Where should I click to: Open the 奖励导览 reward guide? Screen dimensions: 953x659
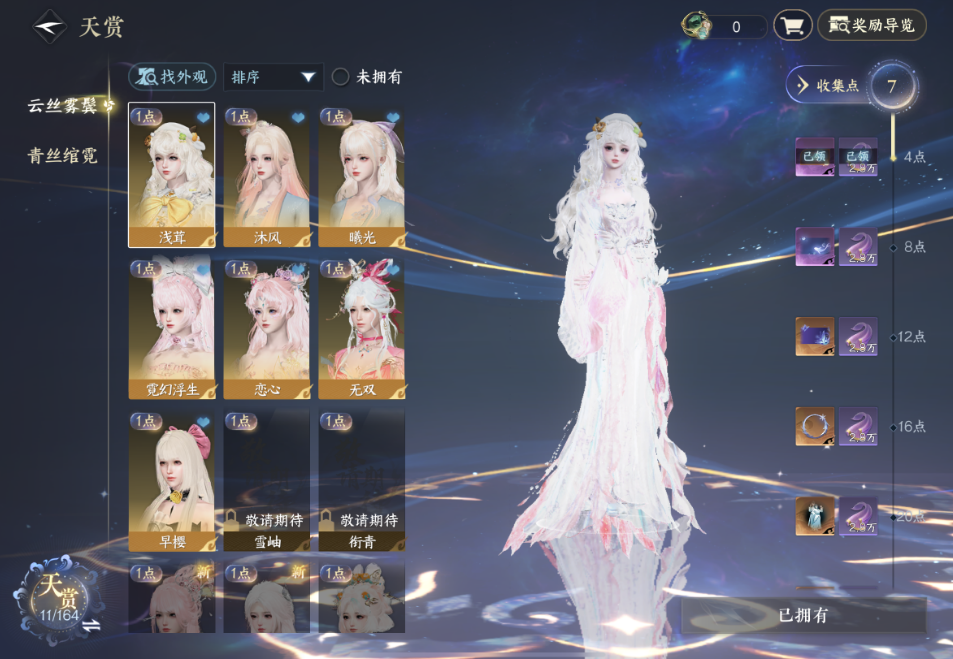872,26
